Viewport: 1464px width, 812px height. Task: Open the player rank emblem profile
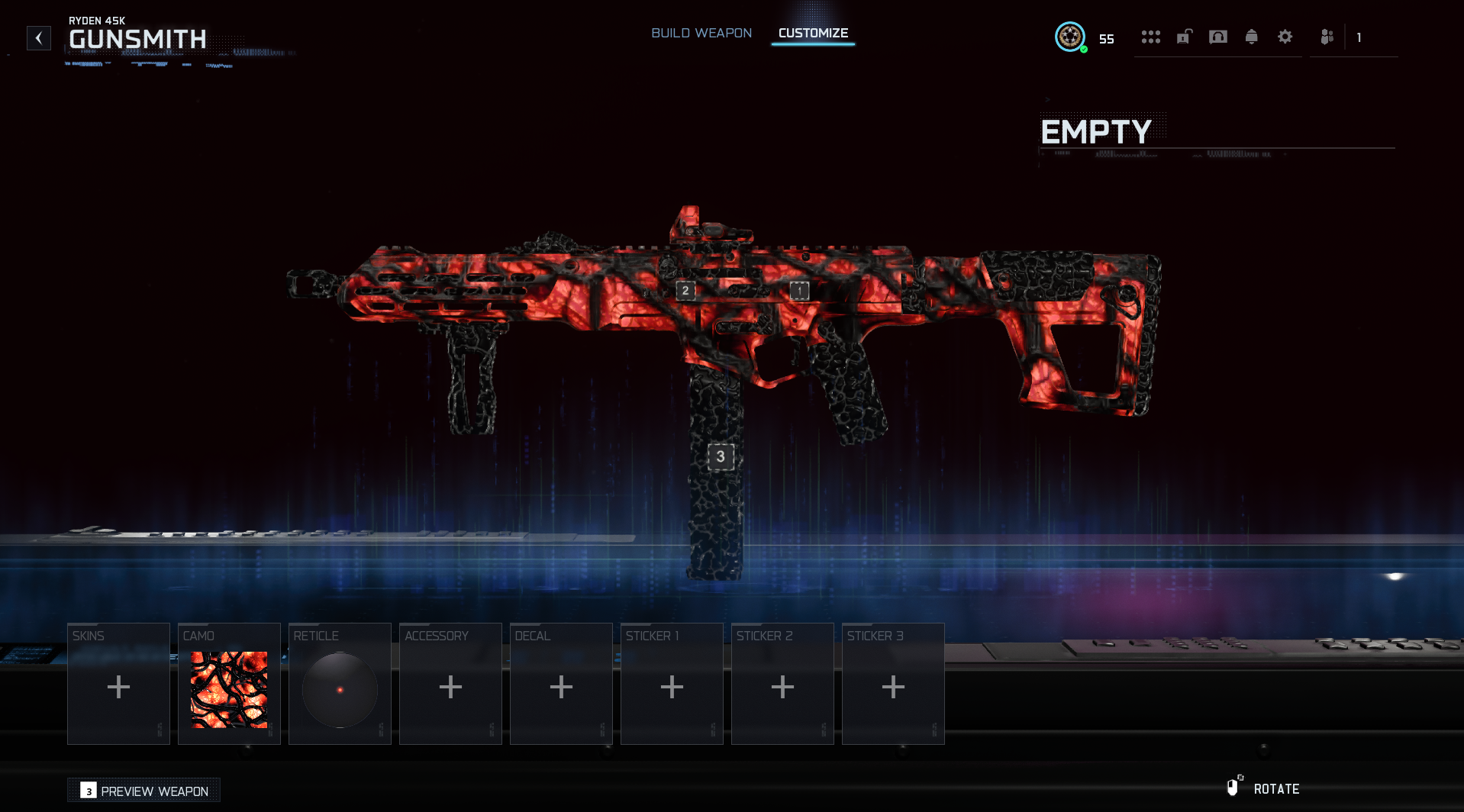[x=1070, y=37]
